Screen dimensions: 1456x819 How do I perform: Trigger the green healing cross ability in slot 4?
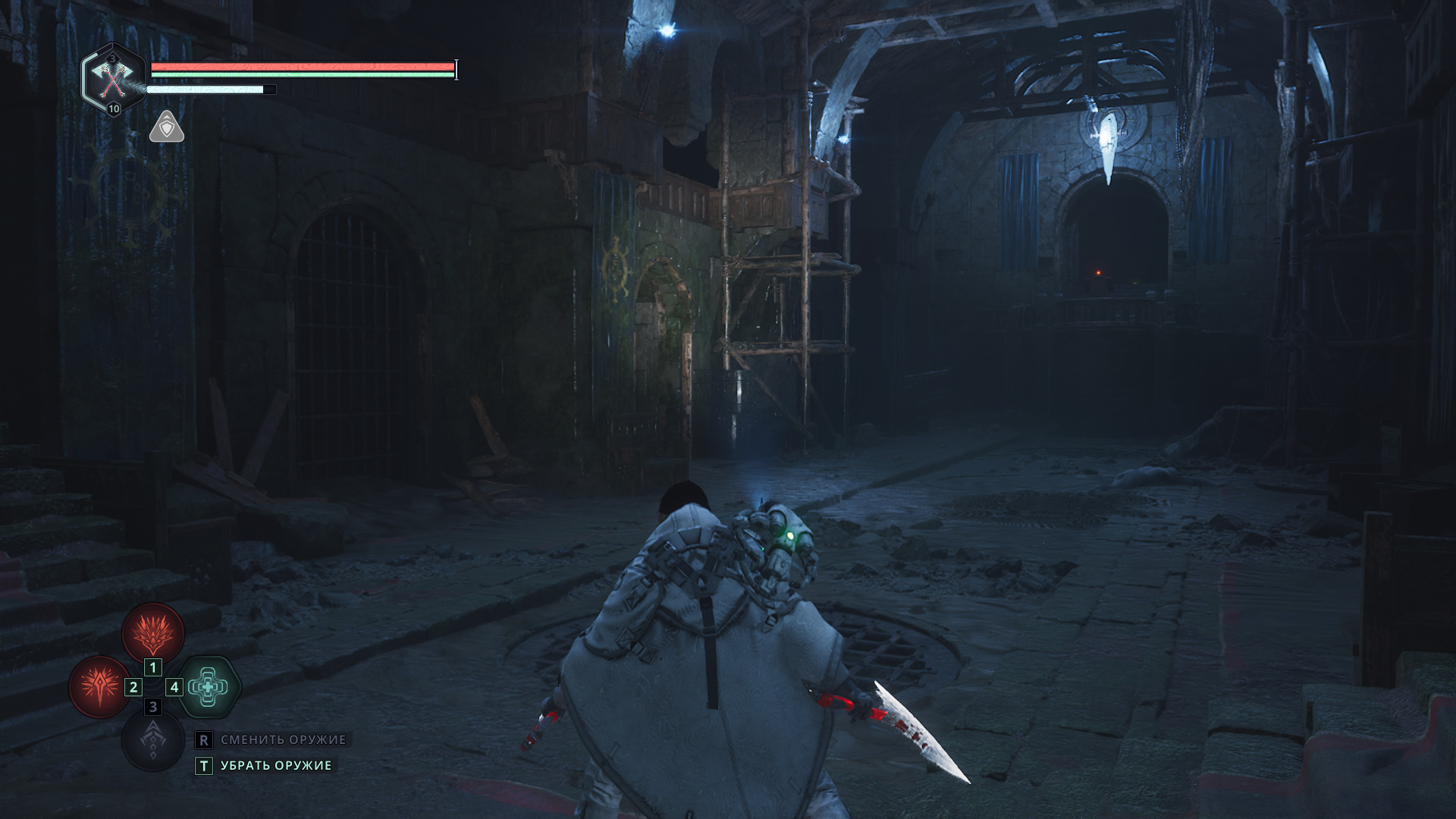click(209, 686)
